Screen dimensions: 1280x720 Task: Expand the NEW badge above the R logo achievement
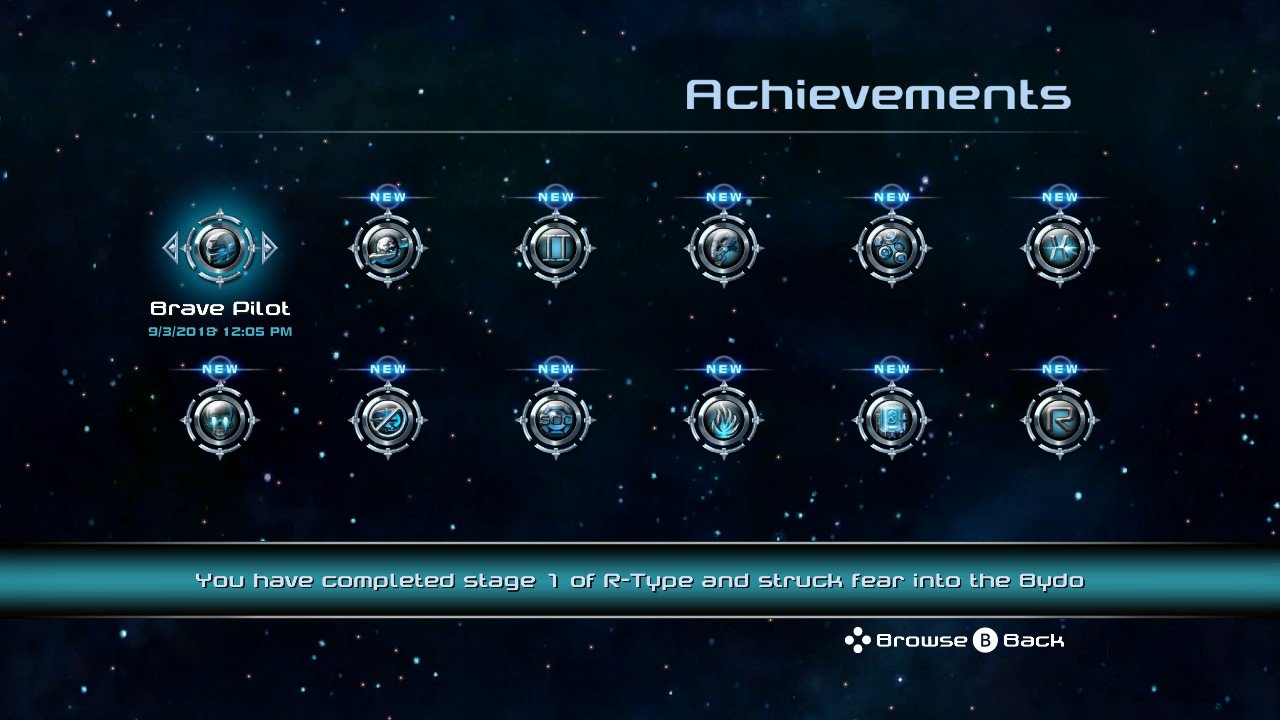click(1058, 368)
